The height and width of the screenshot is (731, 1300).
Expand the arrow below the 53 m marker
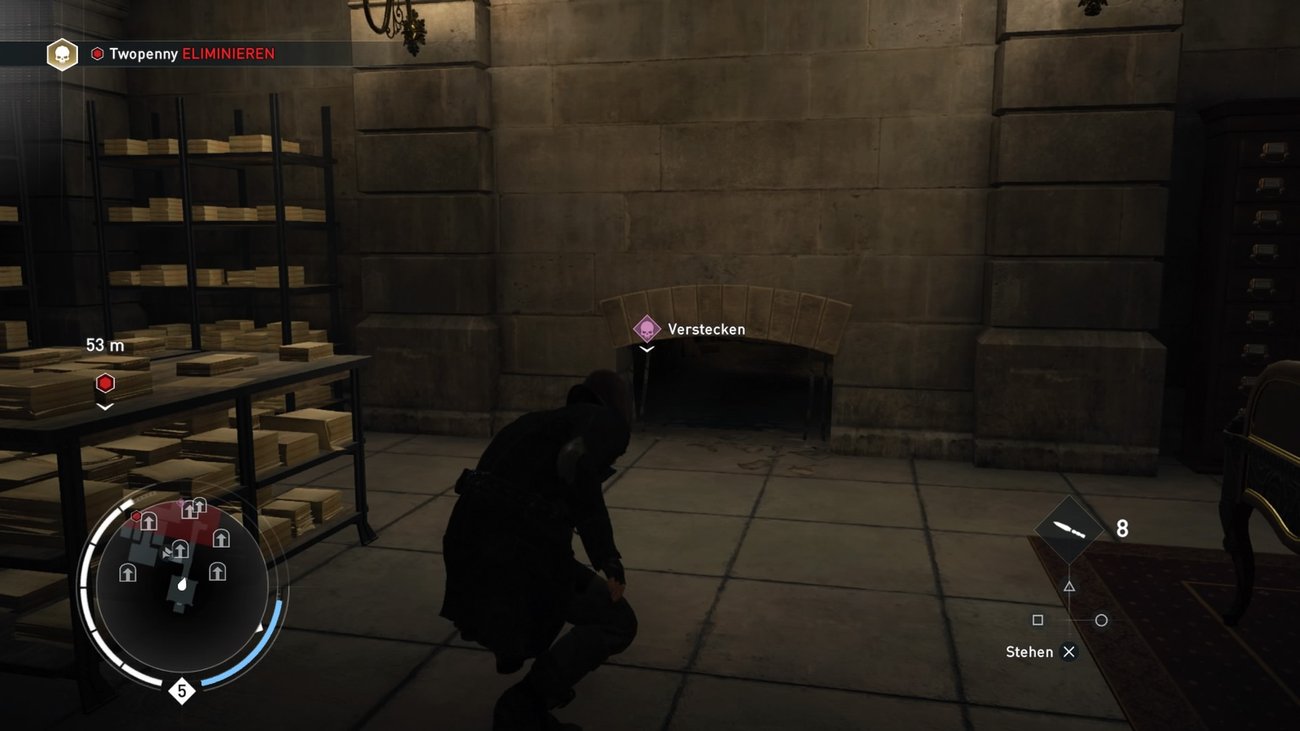pos(104,406)
